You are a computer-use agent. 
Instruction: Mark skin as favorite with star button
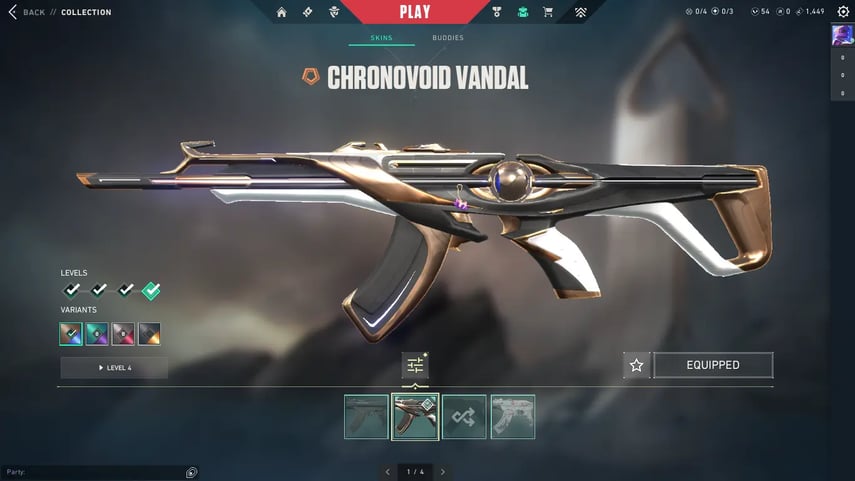click(636, 365)
